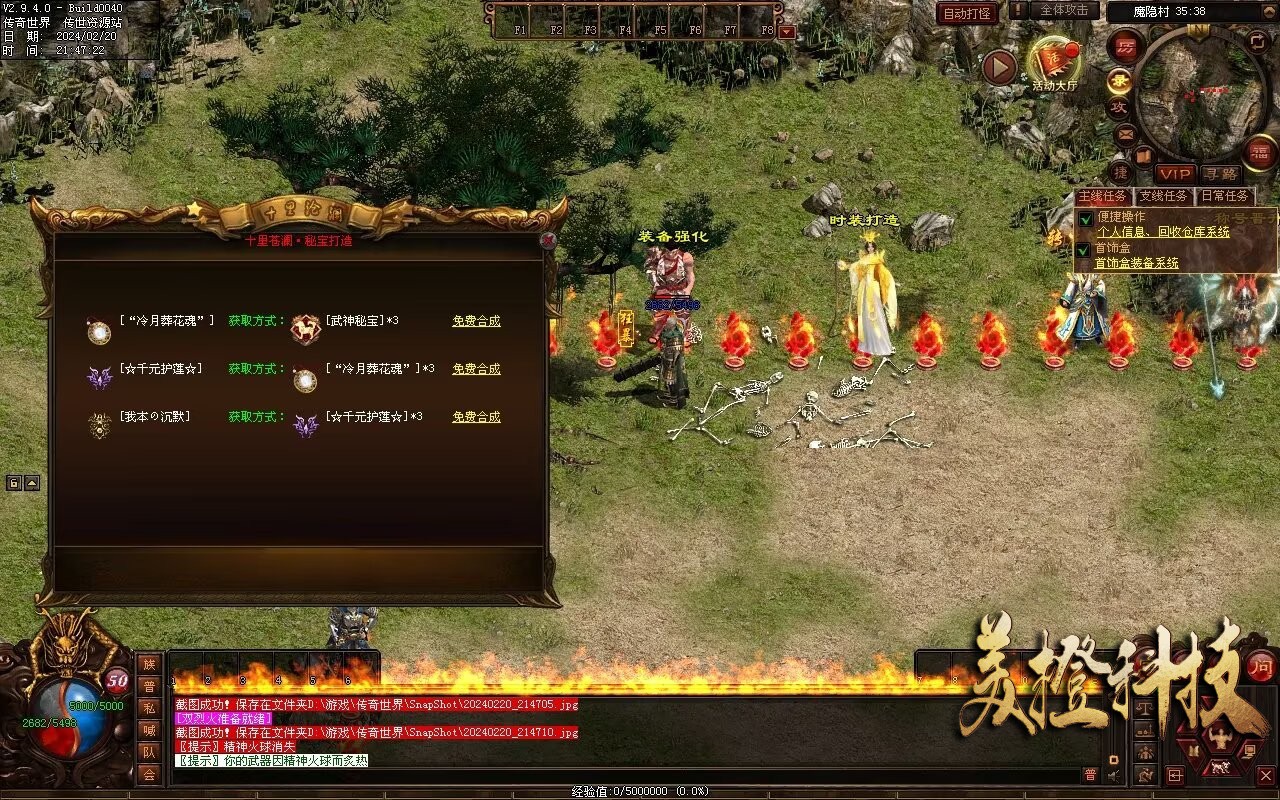
Task: Select the 队 team chat channel
Action: 149,752
